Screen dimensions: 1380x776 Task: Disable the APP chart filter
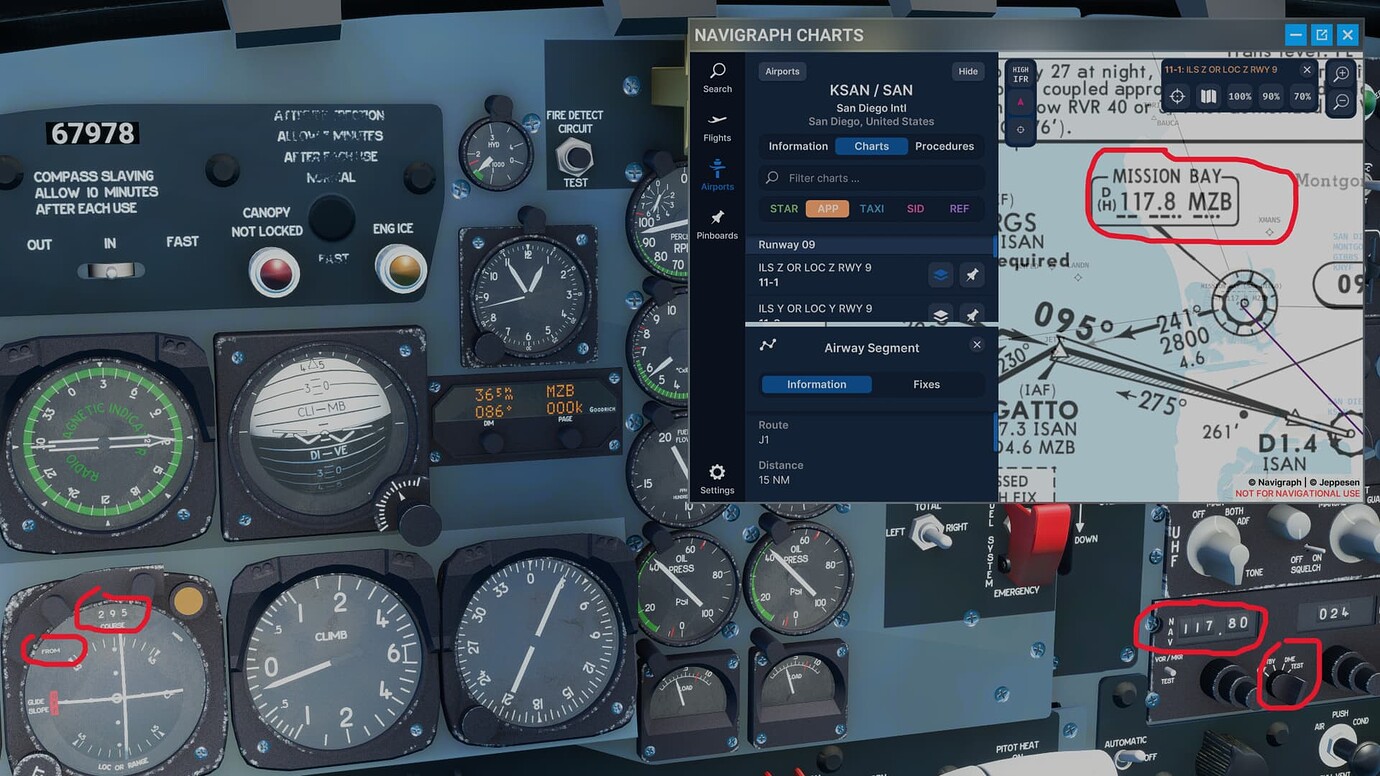(827, 208)
